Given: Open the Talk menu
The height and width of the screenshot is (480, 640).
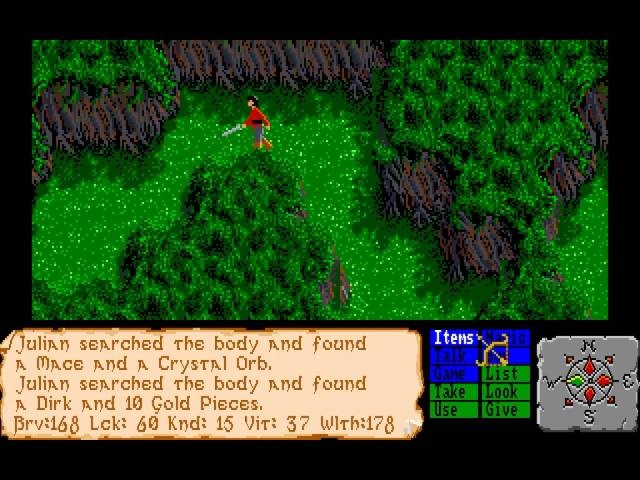Looking at the screenshot, I should (x=453, y=356).
